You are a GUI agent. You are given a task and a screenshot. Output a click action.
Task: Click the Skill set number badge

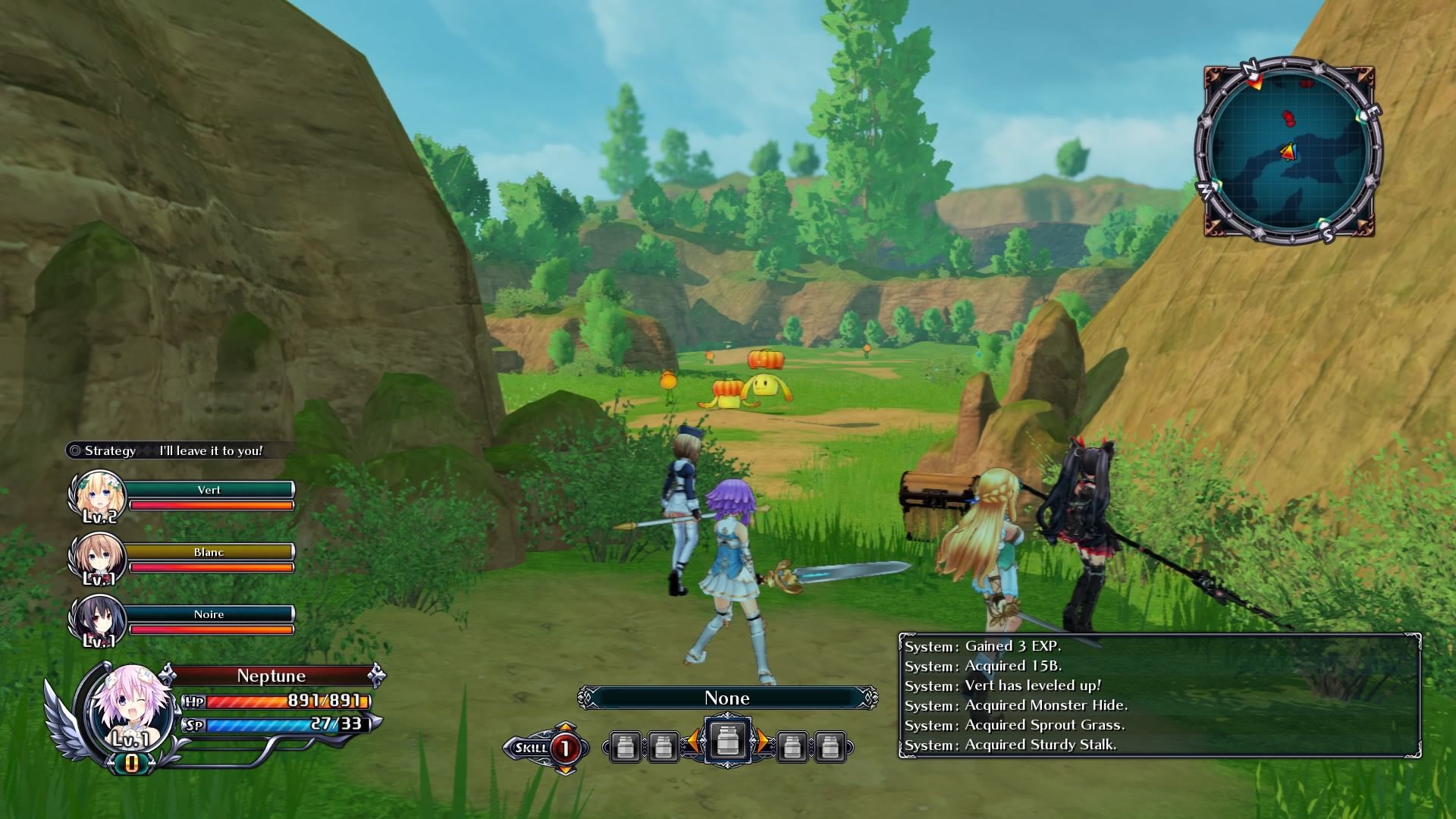(564, 748)
